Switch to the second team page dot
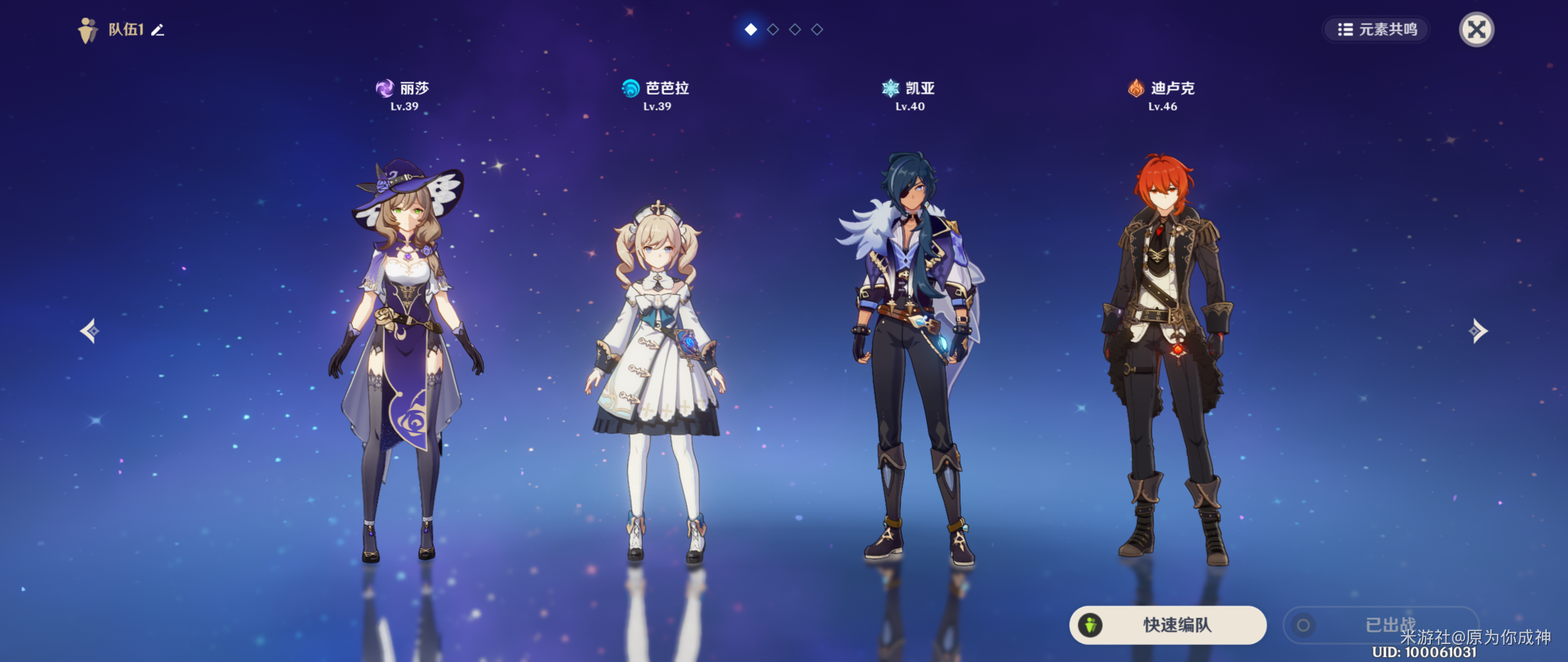The width and height of the screenshot is (1568, 662). 773,29
